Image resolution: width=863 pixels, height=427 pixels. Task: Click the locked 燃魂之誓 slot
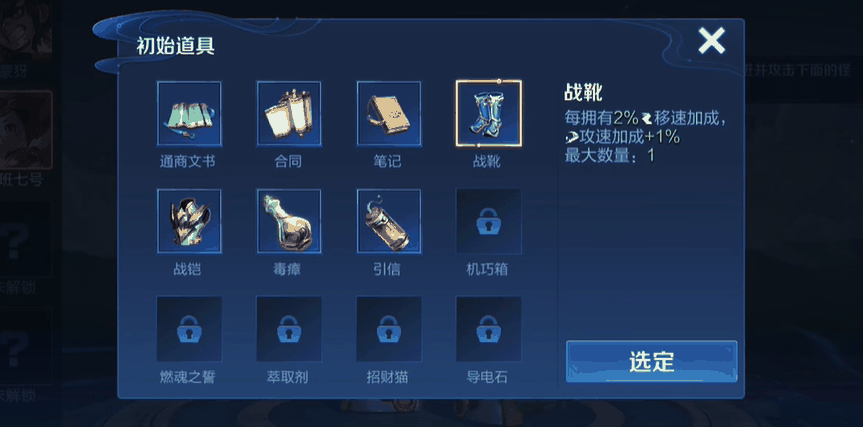(x=189, y=329)
